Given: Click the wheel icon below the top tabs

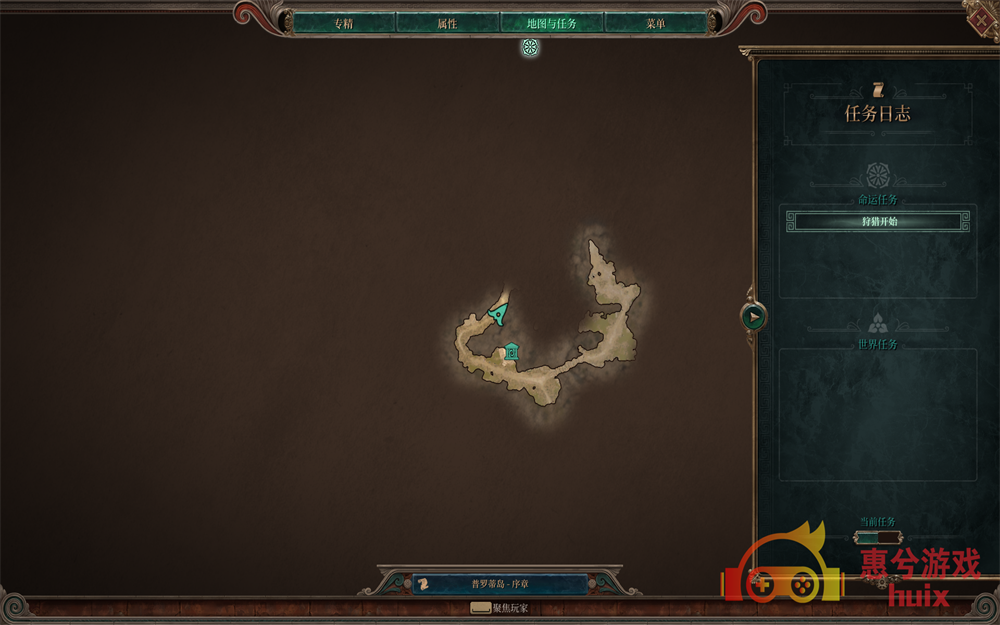Looking at the screenshot, I should (530, 47).
